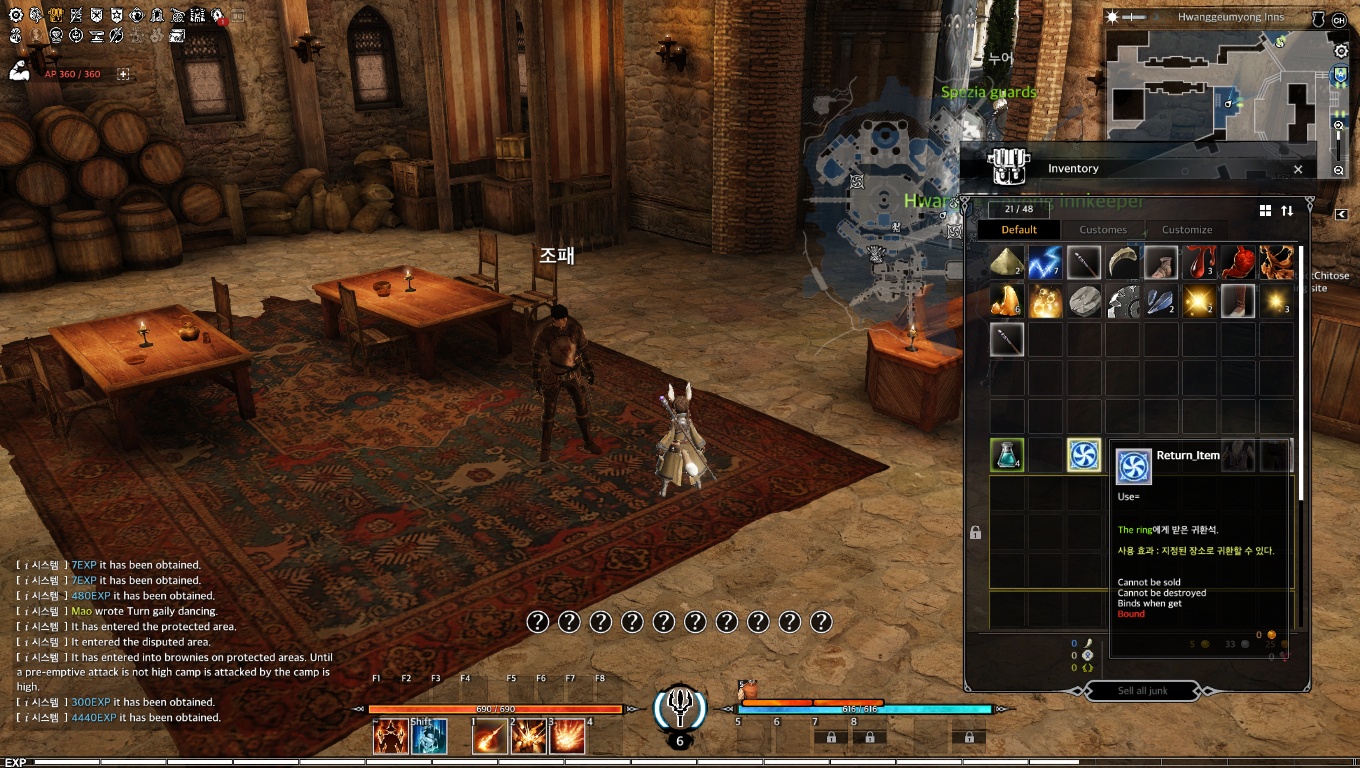Choose the gray stone item slot

(x=1084, y=301)
